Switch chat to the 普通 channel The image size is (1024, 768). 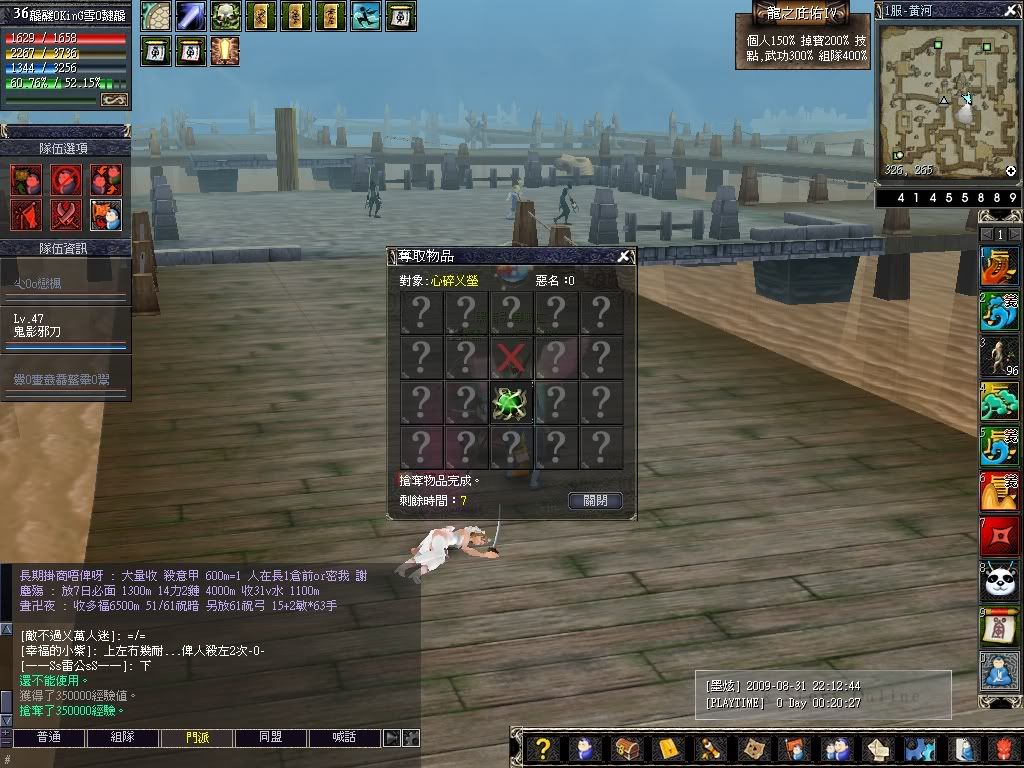48,737
